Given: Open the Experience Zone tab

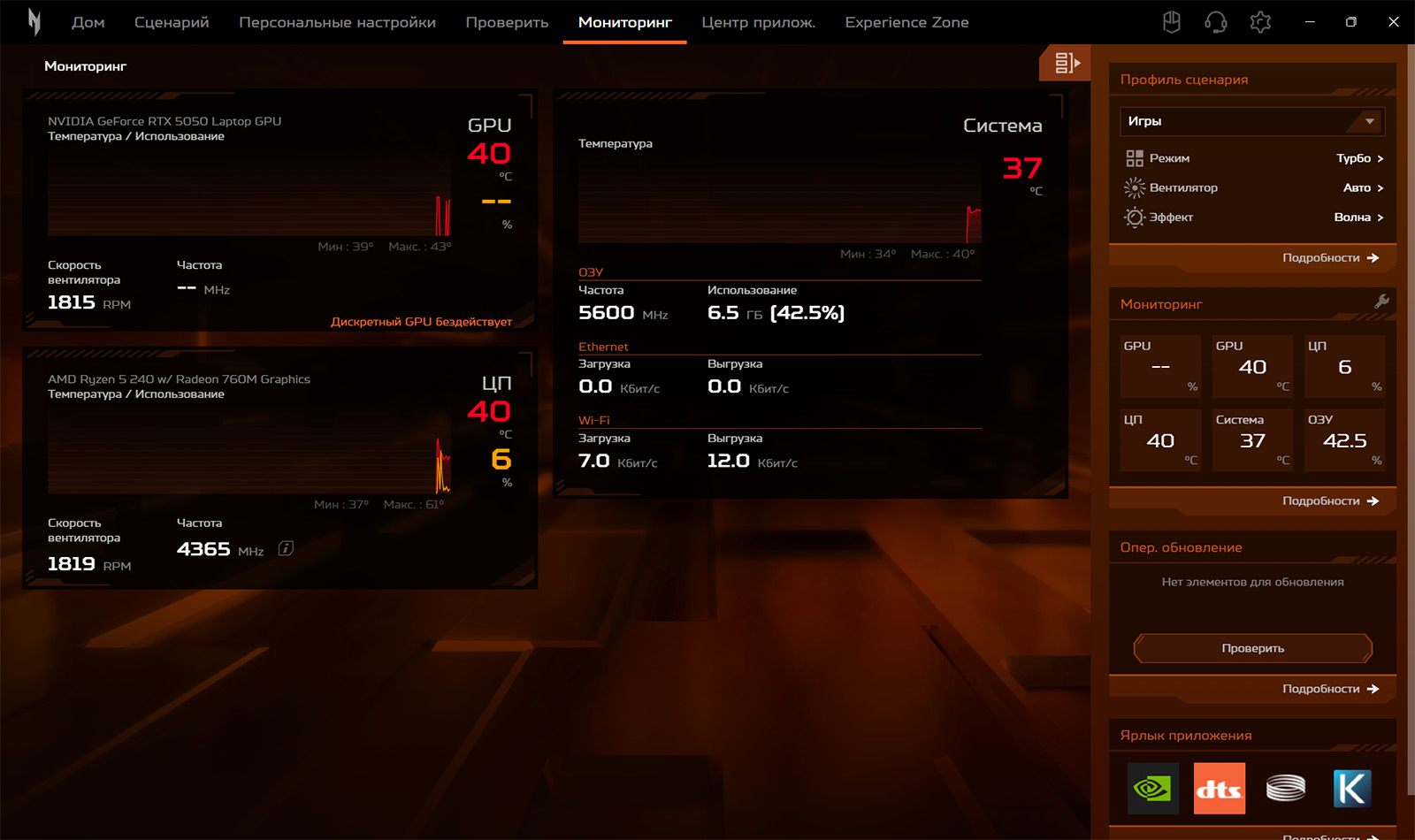Looking at the screenshot, I should (x=906, y=22).
